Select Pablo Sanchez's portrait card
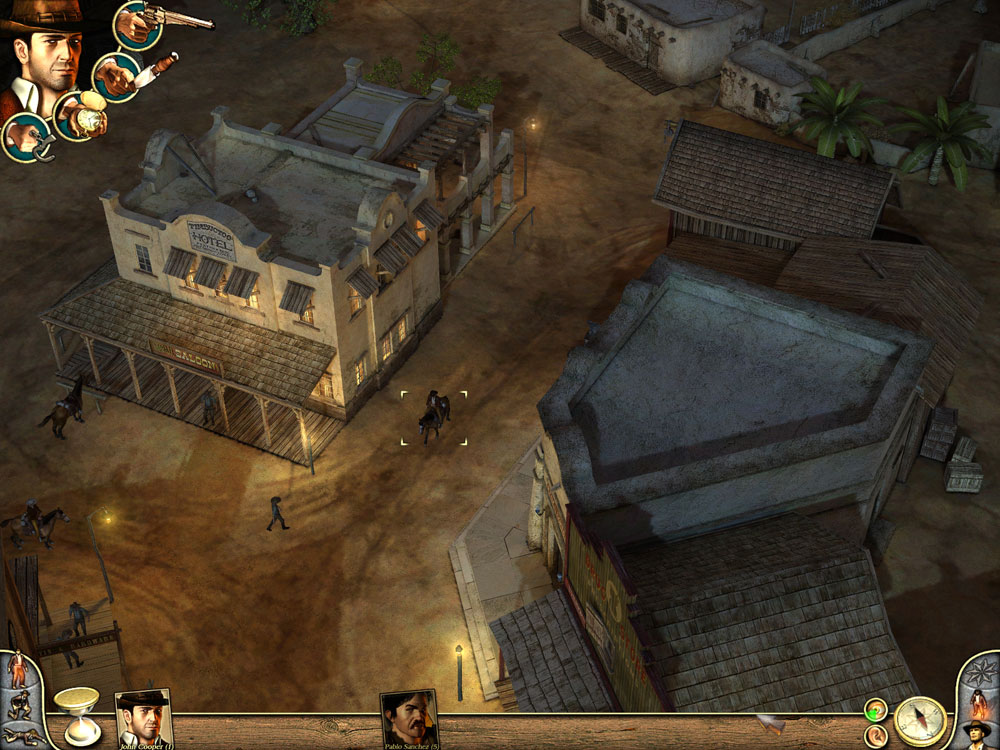This screenshot has width=1000, height=750. coord(409,717)
